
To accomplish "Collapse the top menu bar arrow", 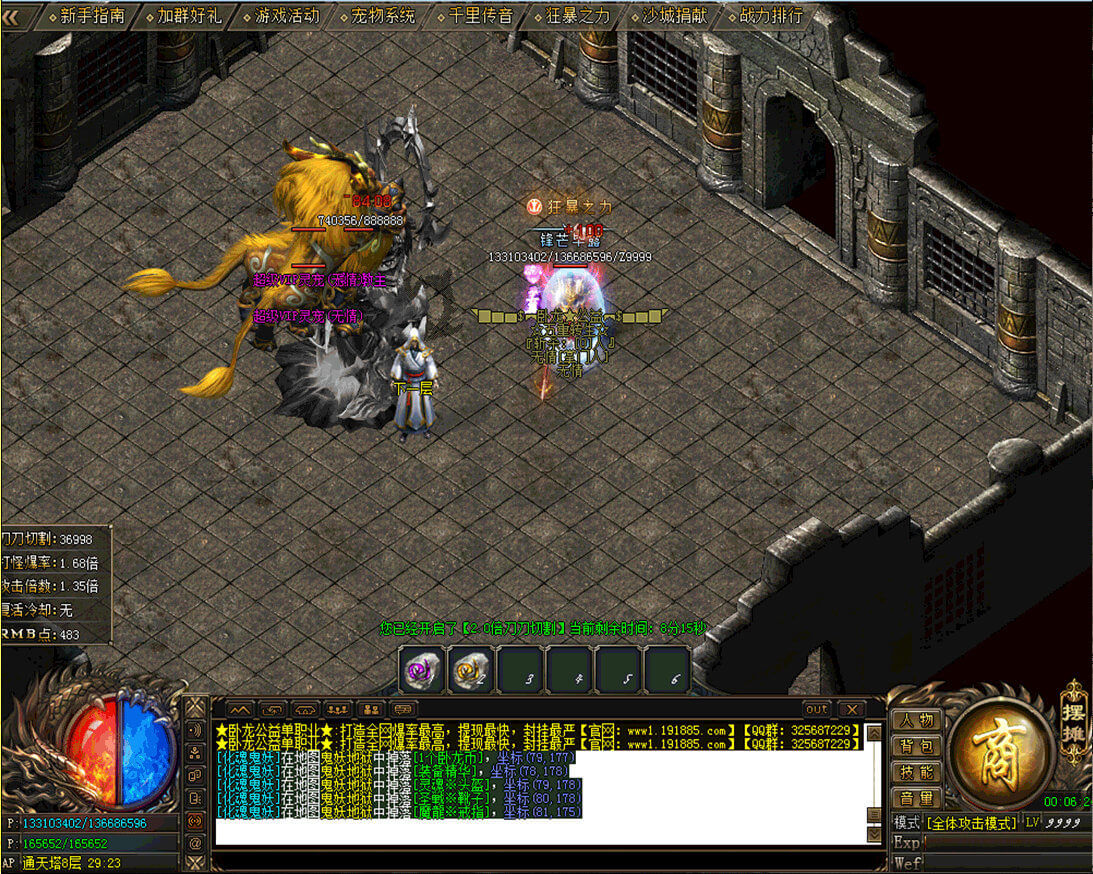I will coord(22,15).
